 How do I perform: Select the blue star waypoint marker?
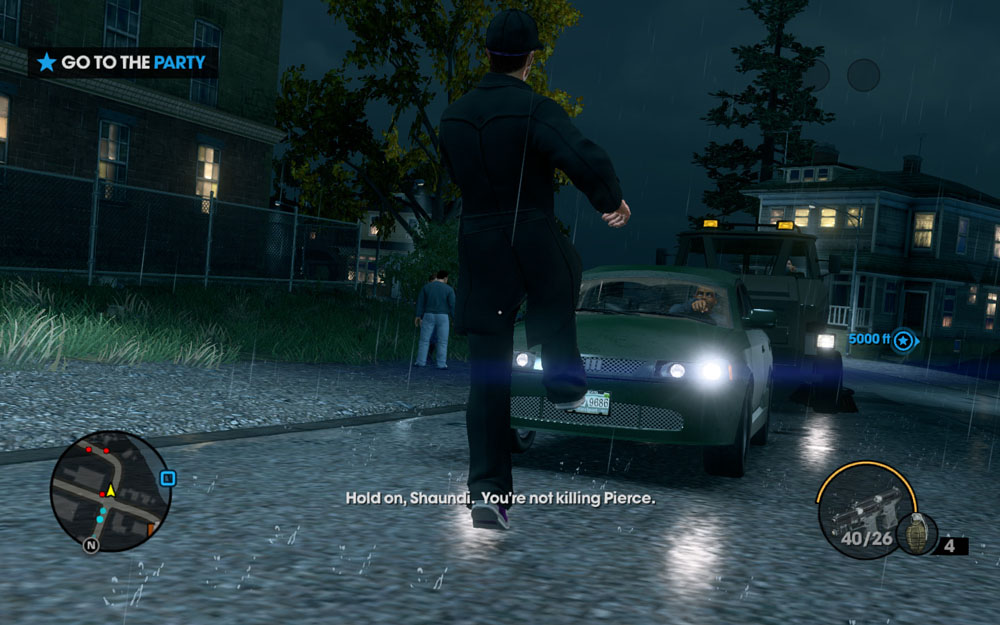point(904,341)
